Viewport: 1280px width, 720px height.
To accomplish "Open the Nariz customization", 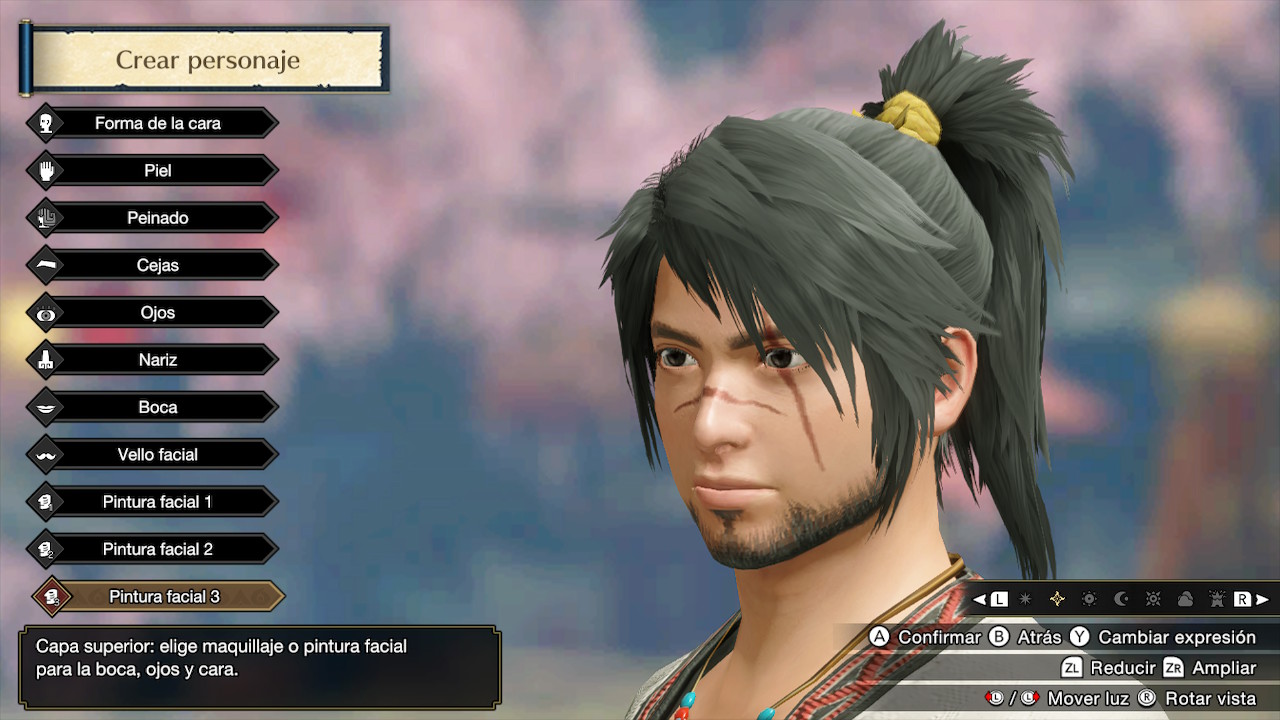I will coord(157,360).
